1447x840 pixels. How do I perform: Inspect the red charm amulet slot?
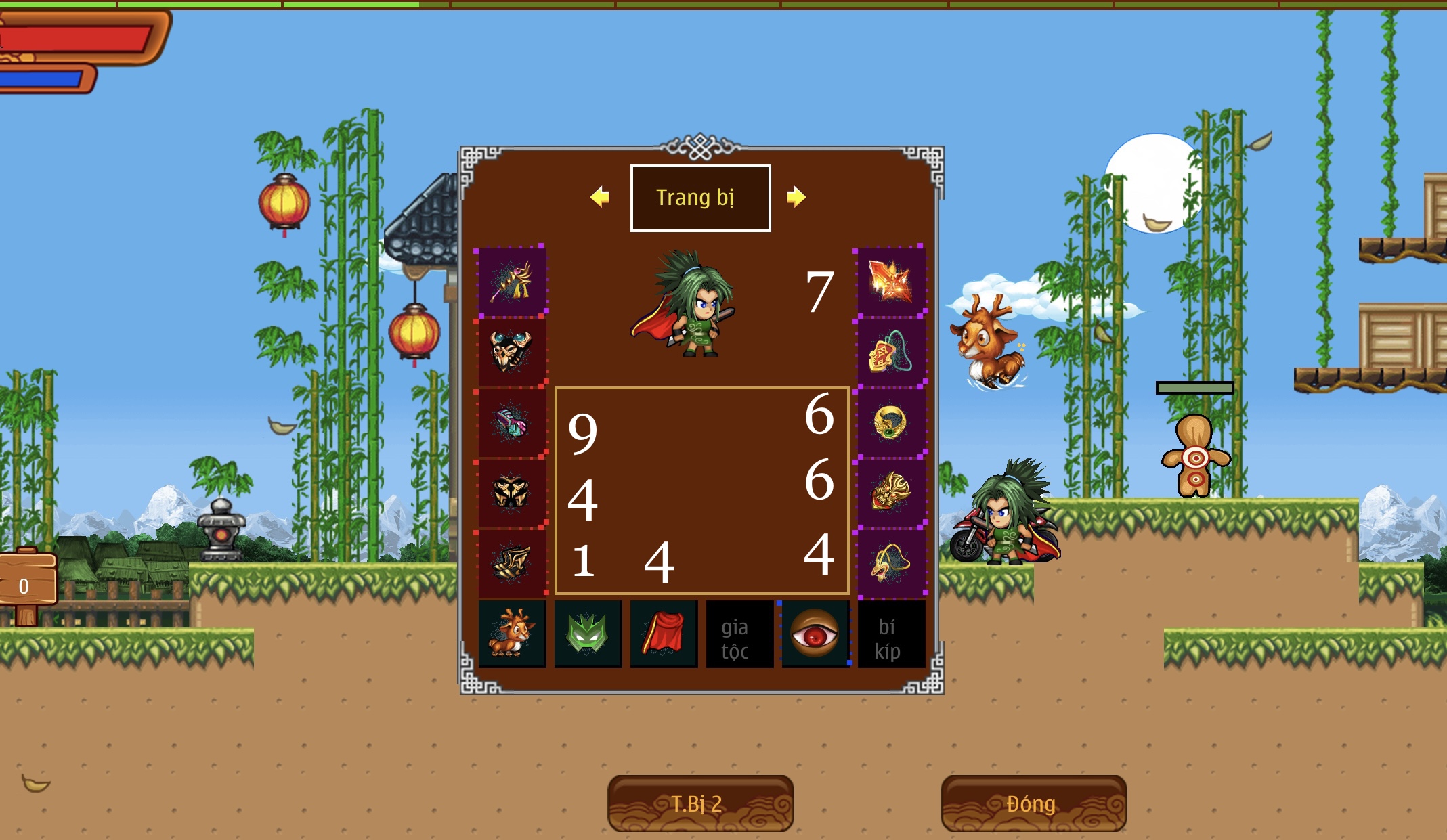point(890,352)
